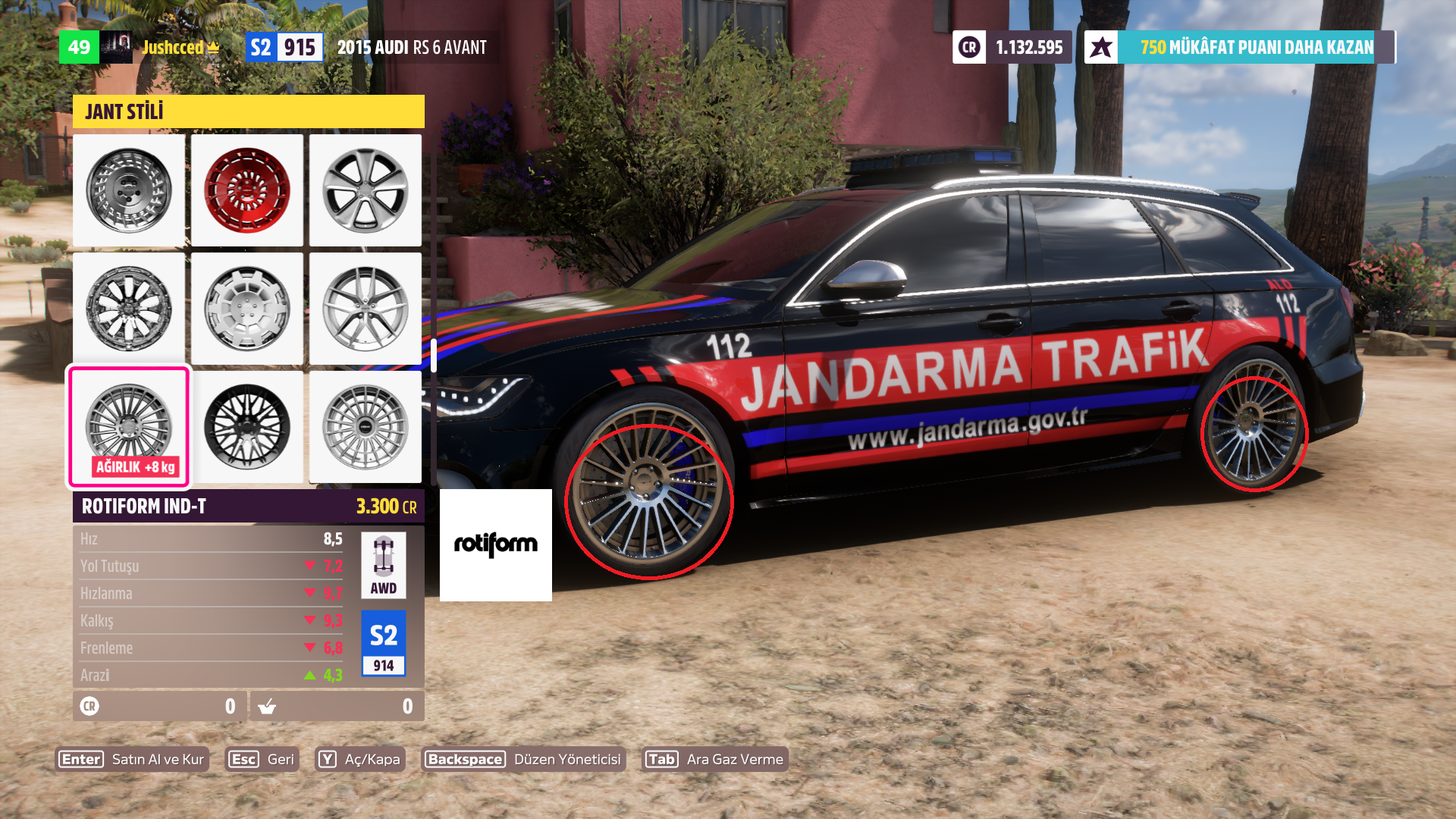Image resolution: width=1456 pixels, height=819 pixels.
Task: Activate the Ara Gaz Verme button
Action: pyautogui.click(x=714, y=759)
